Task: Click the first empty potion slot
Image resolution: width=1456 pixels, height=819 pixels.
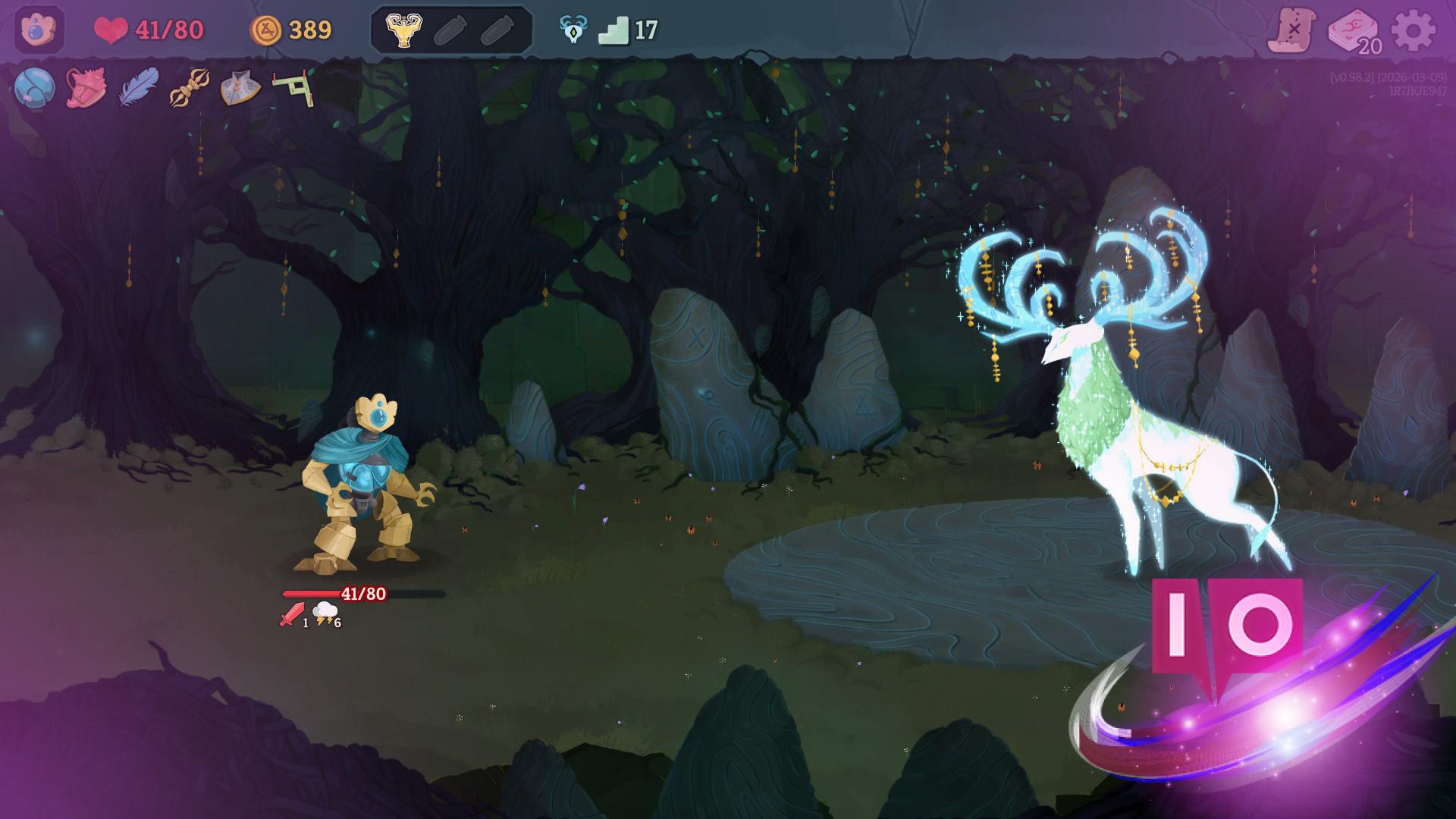Action: (451, 32)
